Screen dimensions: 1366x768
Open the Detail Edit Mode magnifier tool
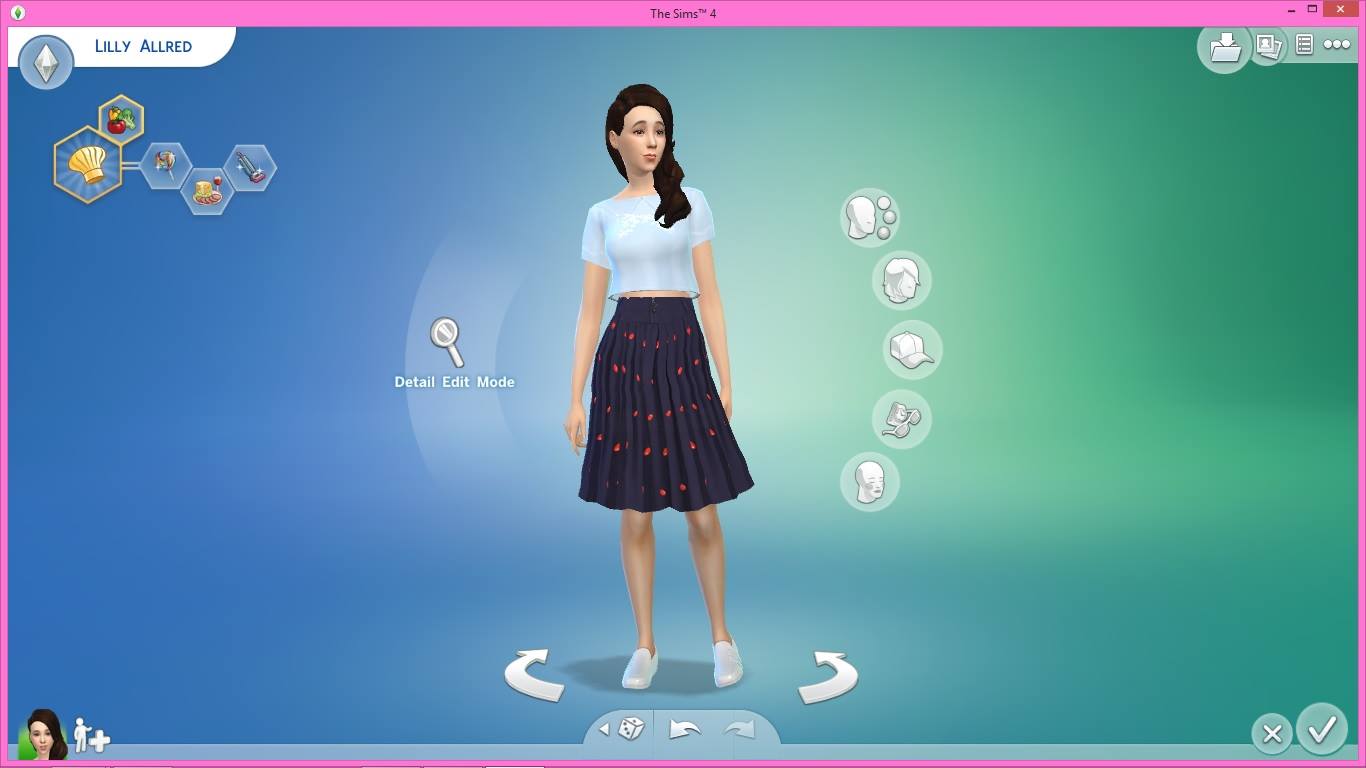click(443, 340)
